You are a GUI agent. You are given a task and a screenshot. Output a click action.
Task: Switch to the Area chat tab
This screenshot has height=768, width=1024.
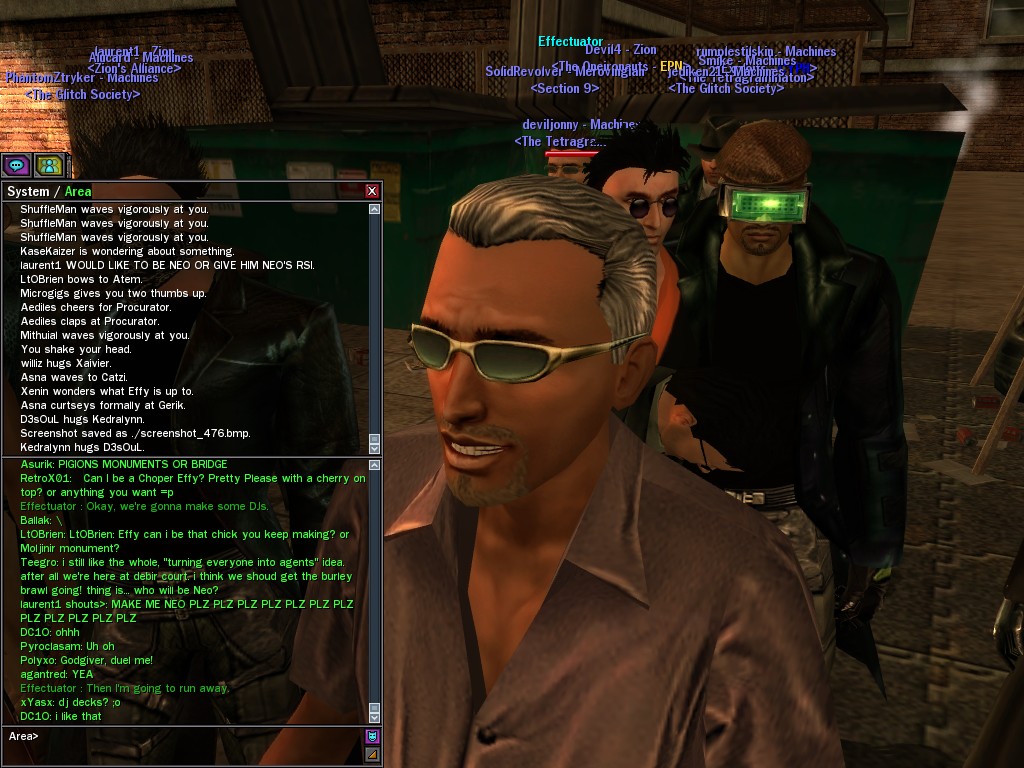point(78,191)
